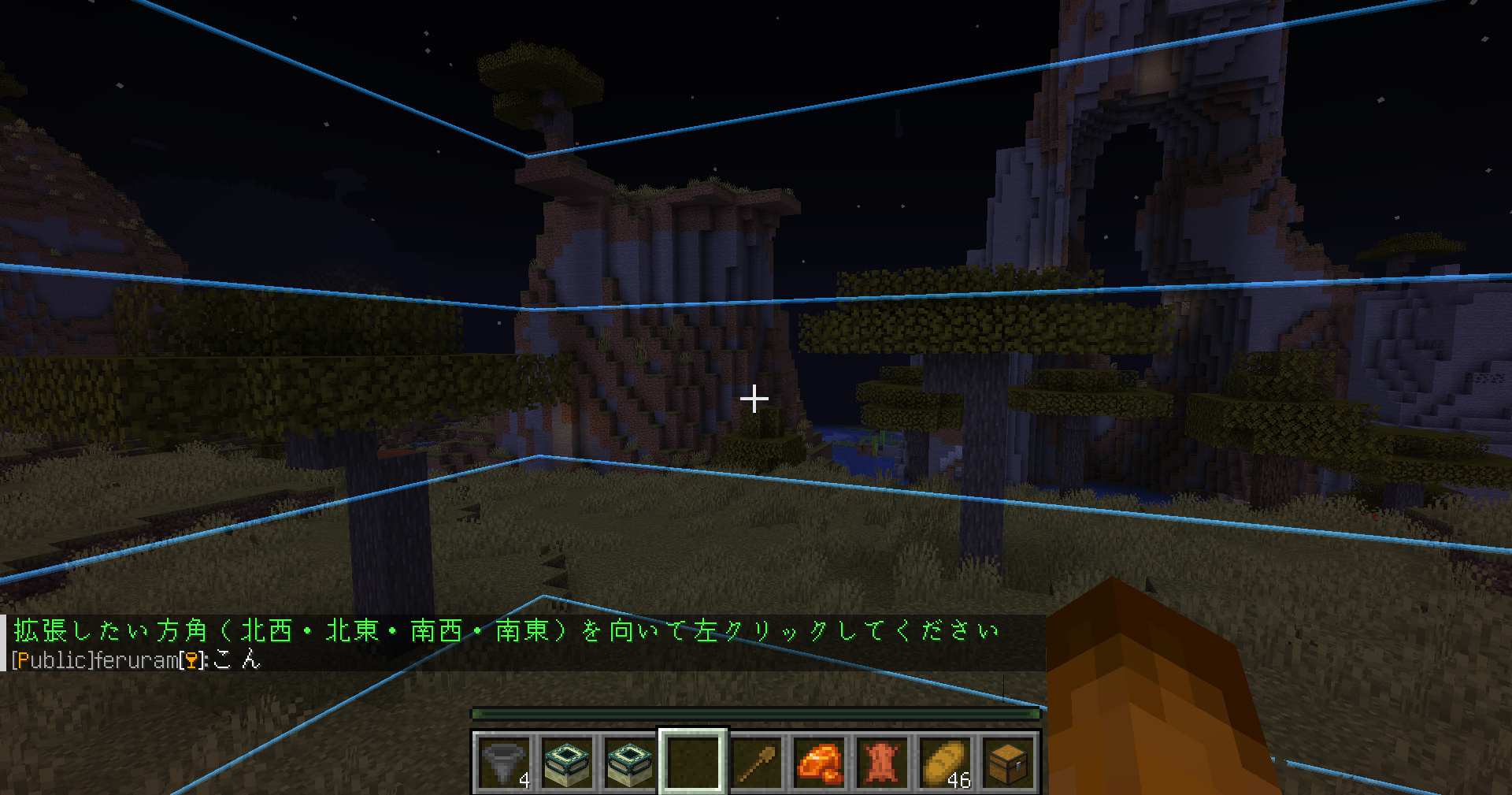The width and height of the screenshot is (1512, 795).
Task: Choose the empty highlighted hotbar slot
Action: click(x=693, y=762)
